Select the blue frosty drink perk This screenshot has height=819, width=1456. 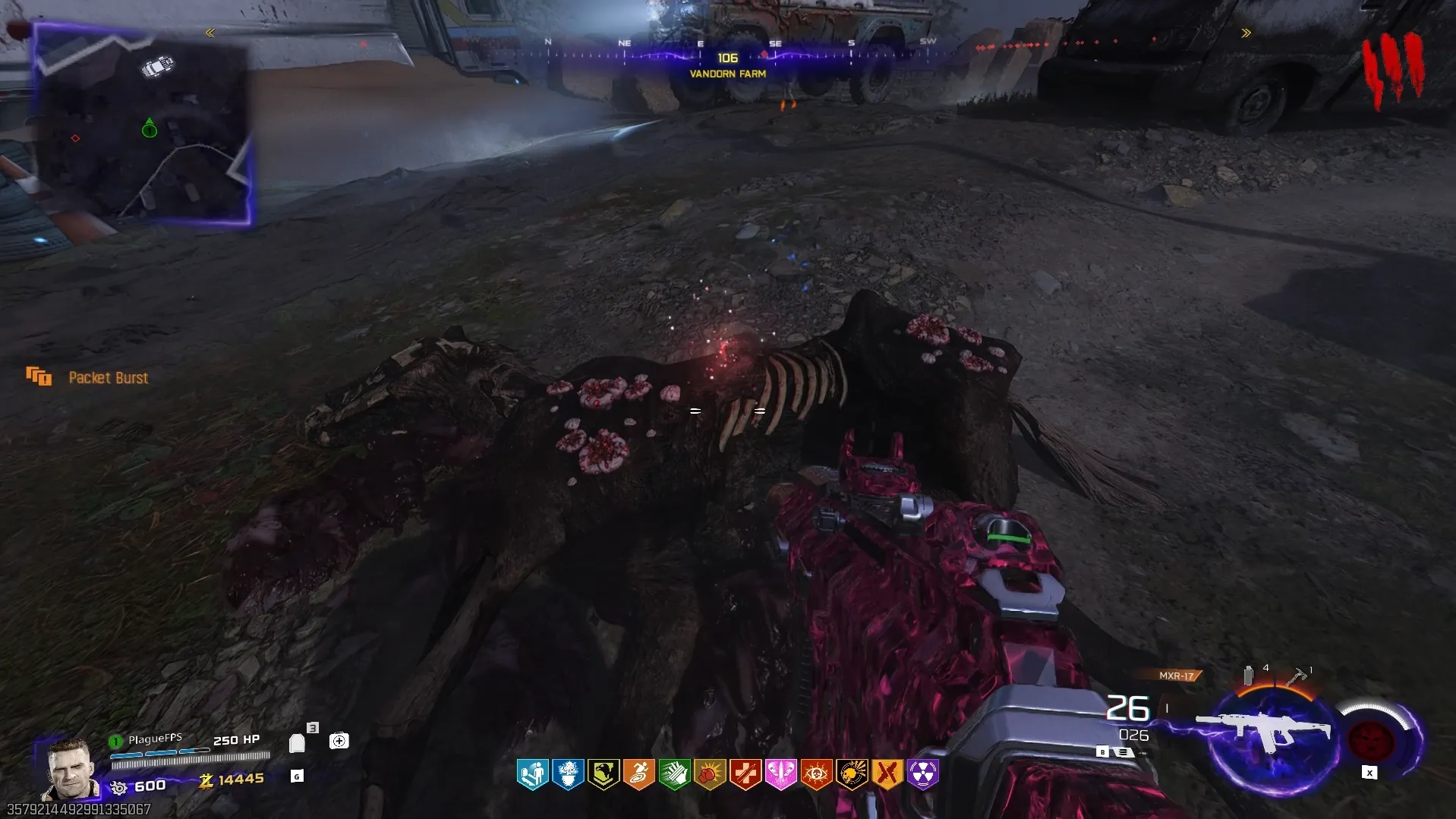pyautogui.click(x=568, y=774)
